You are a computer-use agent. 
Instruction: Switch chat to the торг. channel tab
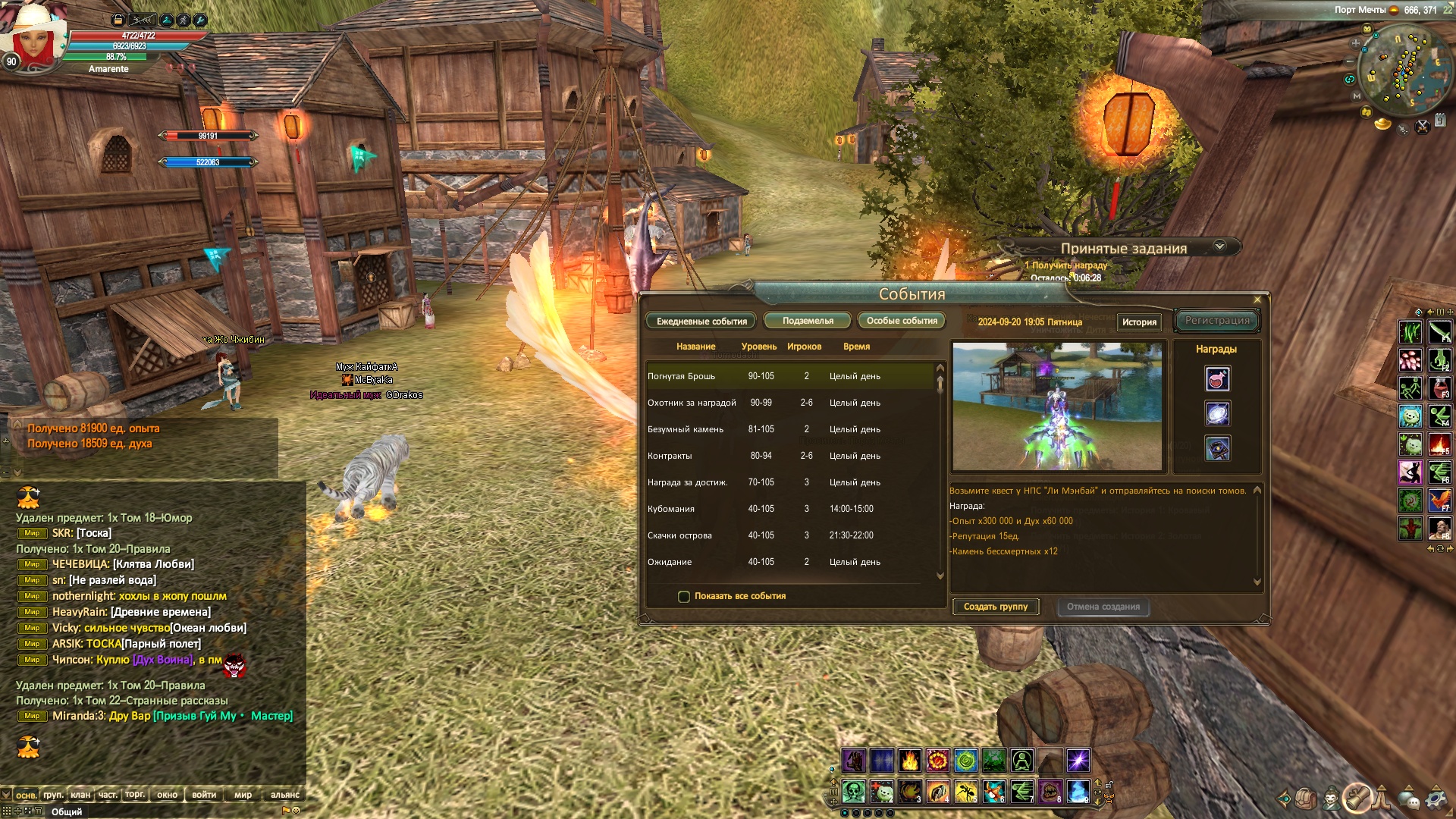click(135, 795)
